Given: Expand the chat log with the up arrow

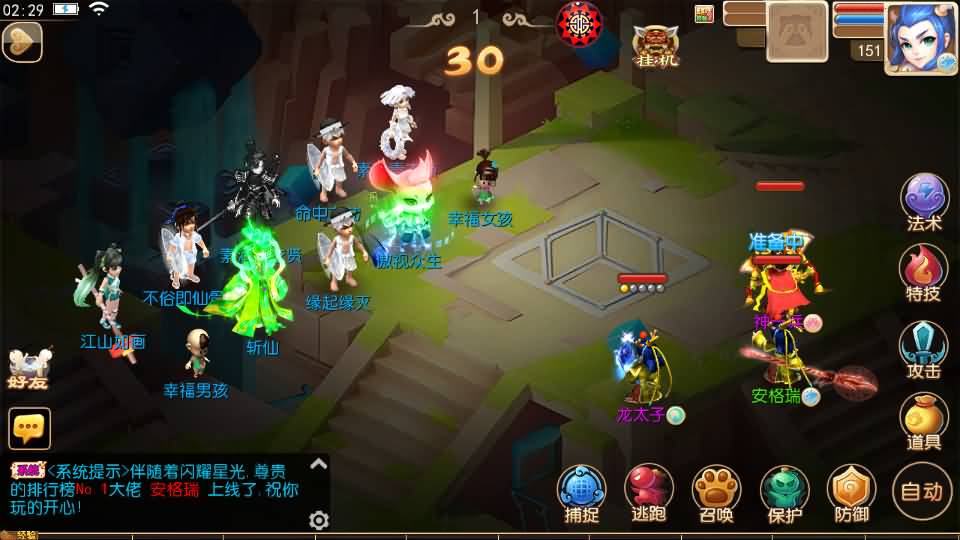Looking at the screenshot, I should [318, 463].
